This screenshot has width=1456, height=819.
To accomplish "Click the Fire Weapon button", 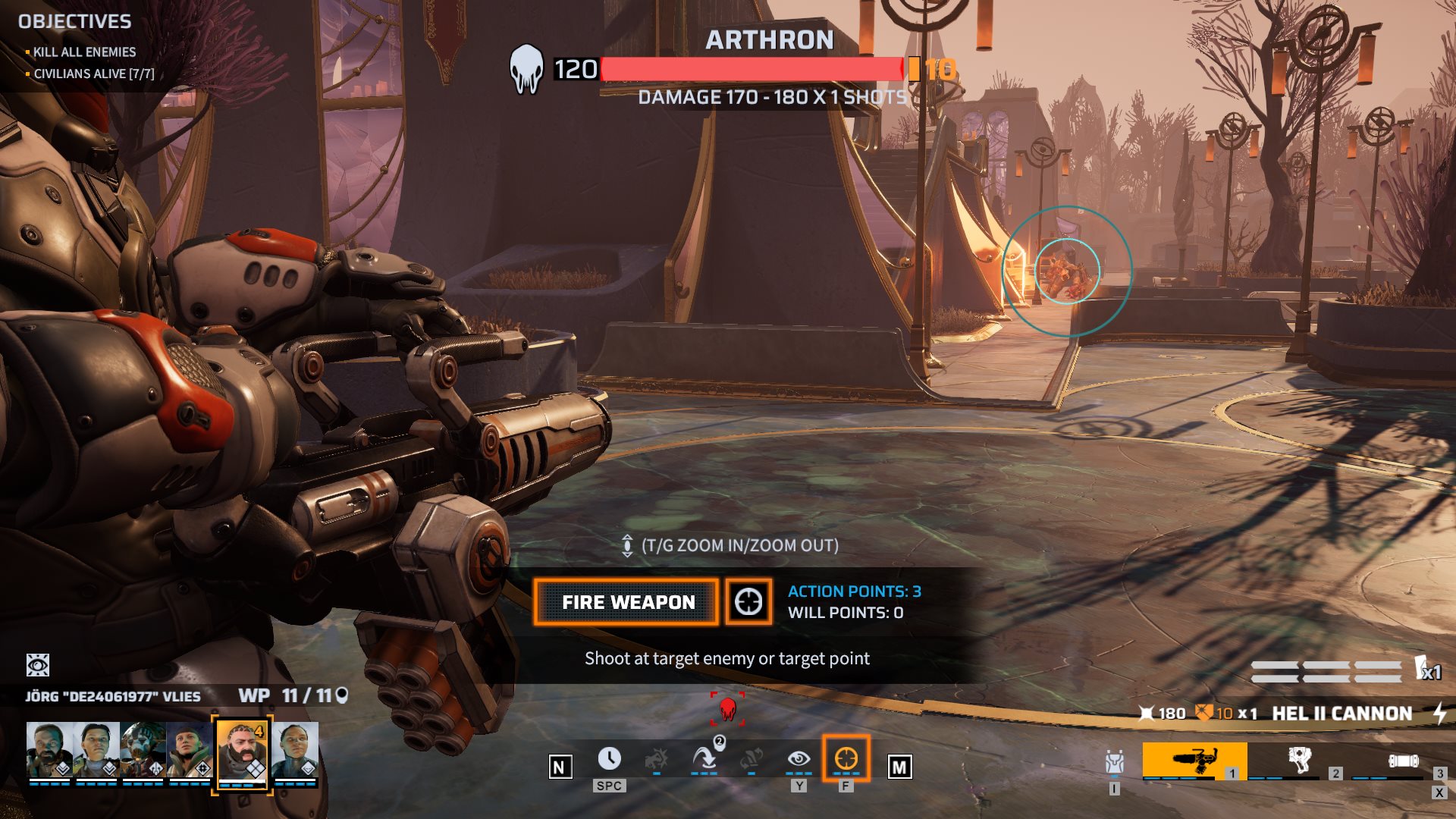I will coord(626,602).
